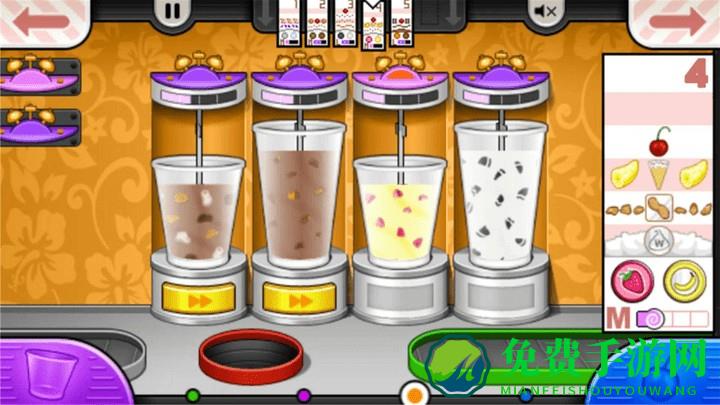Speed up the first blender with fast-forward
This screenshot has height=405, width=720.
click(199, 297)
